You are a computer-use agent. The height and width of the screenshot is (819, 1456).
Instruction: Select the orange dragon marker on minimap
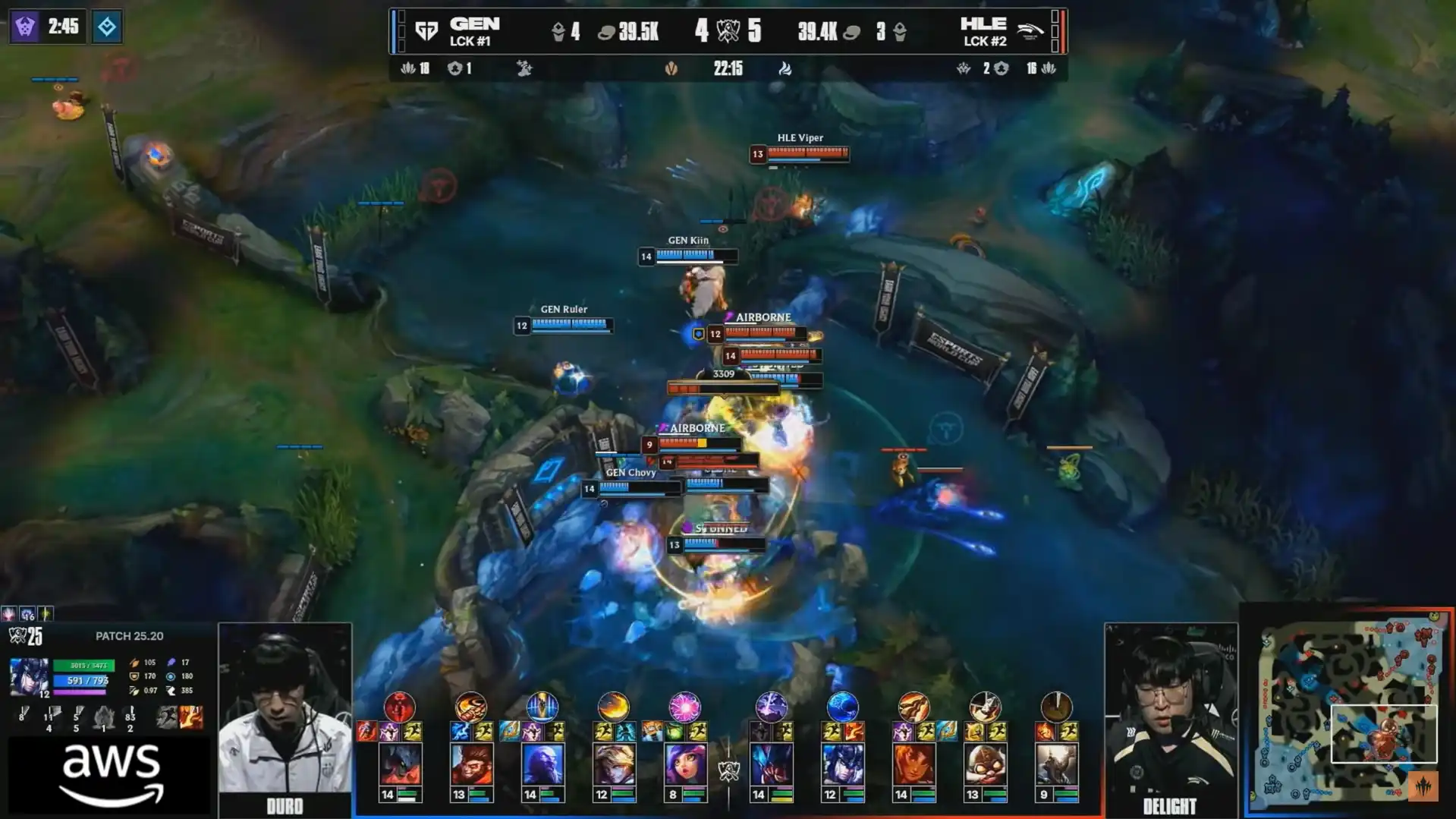(x=1423, y=786)
